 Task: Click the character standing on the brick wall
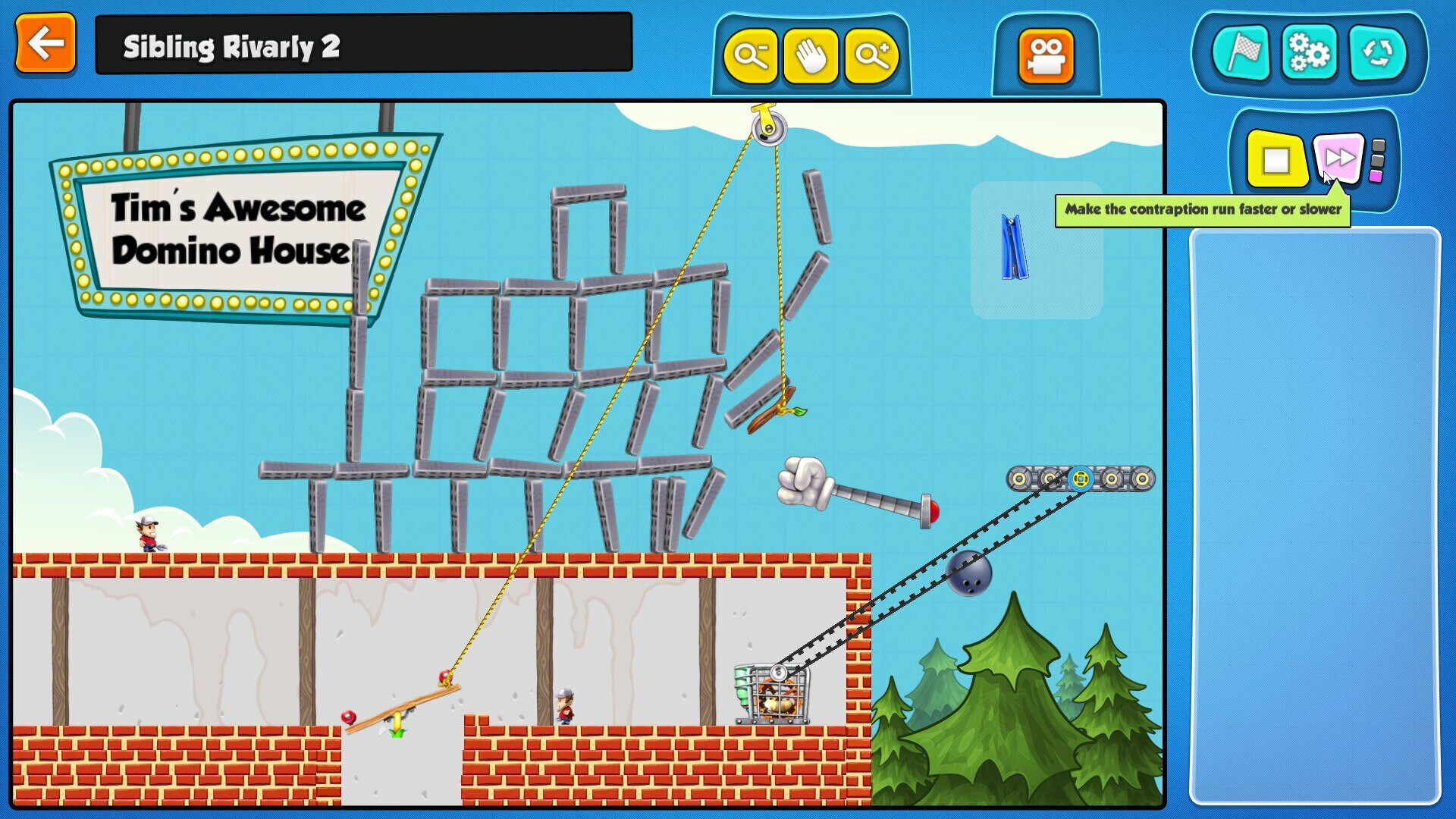(x=149, y=533)
